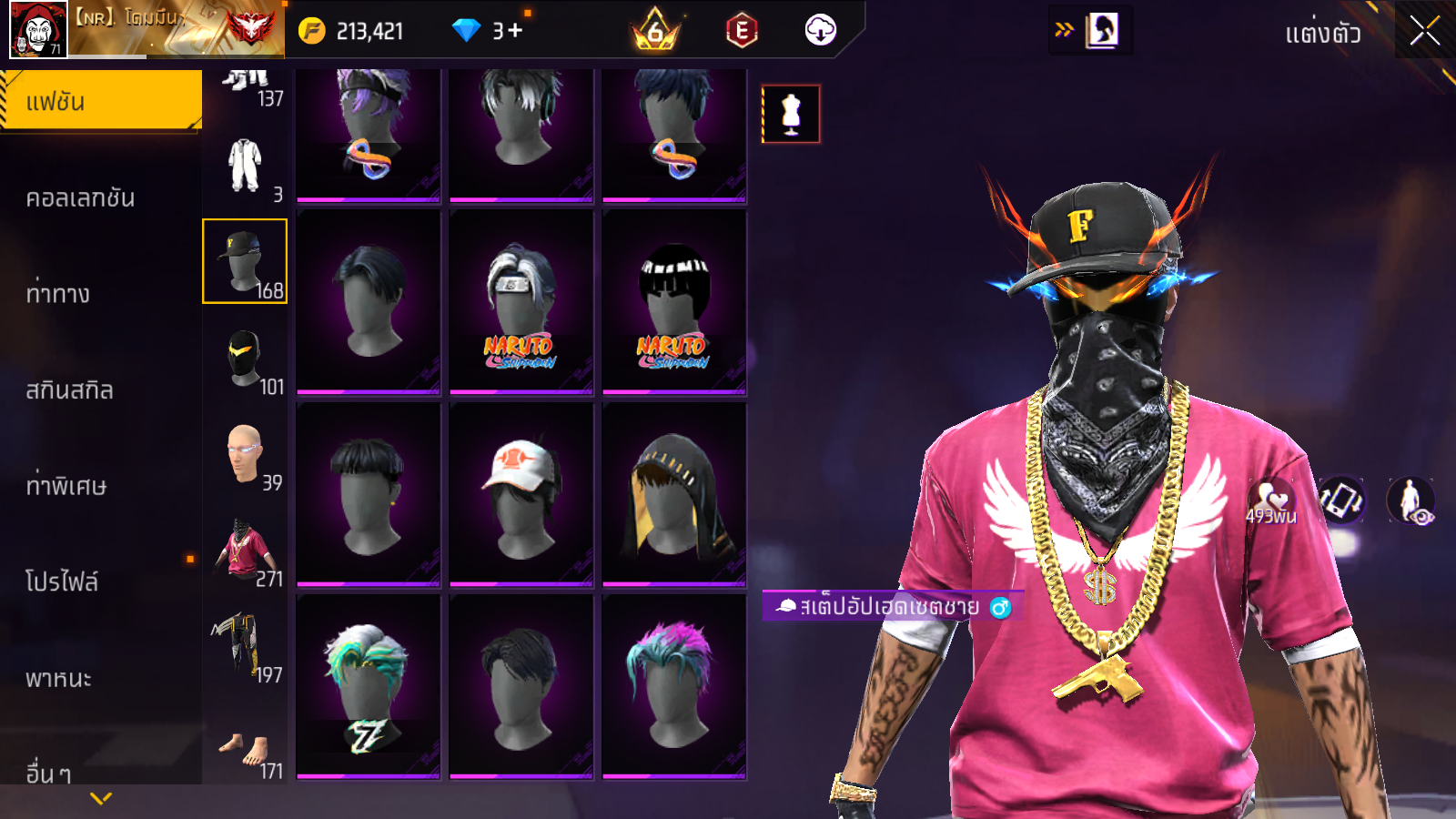Select the Naruto silver hair with headband
1456x819 pixels.
521,302
